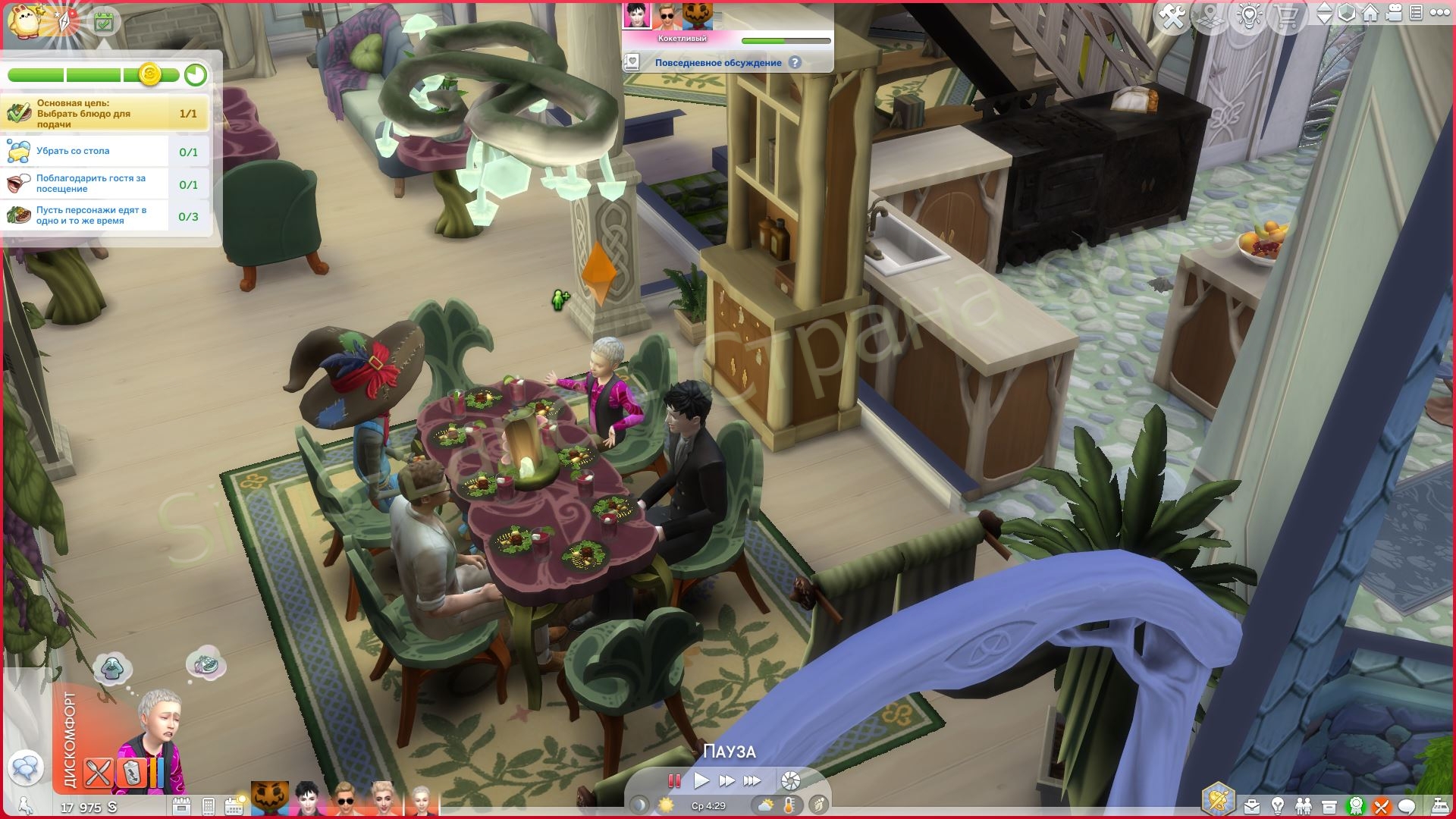Open the needs panel orange cutlery icon

[1380, 805]
